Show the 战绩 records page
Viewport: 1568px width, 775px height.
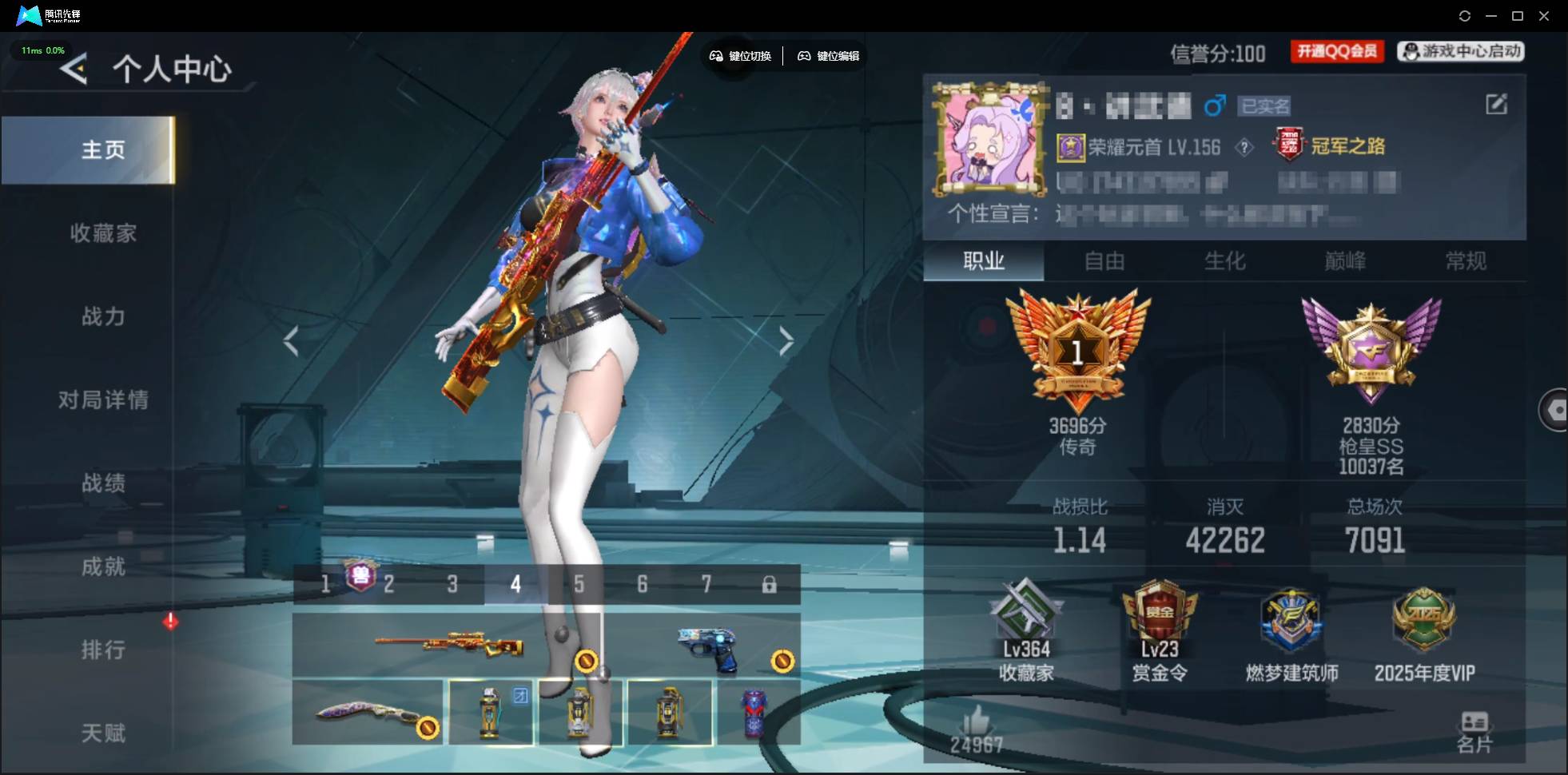(103, 483)
